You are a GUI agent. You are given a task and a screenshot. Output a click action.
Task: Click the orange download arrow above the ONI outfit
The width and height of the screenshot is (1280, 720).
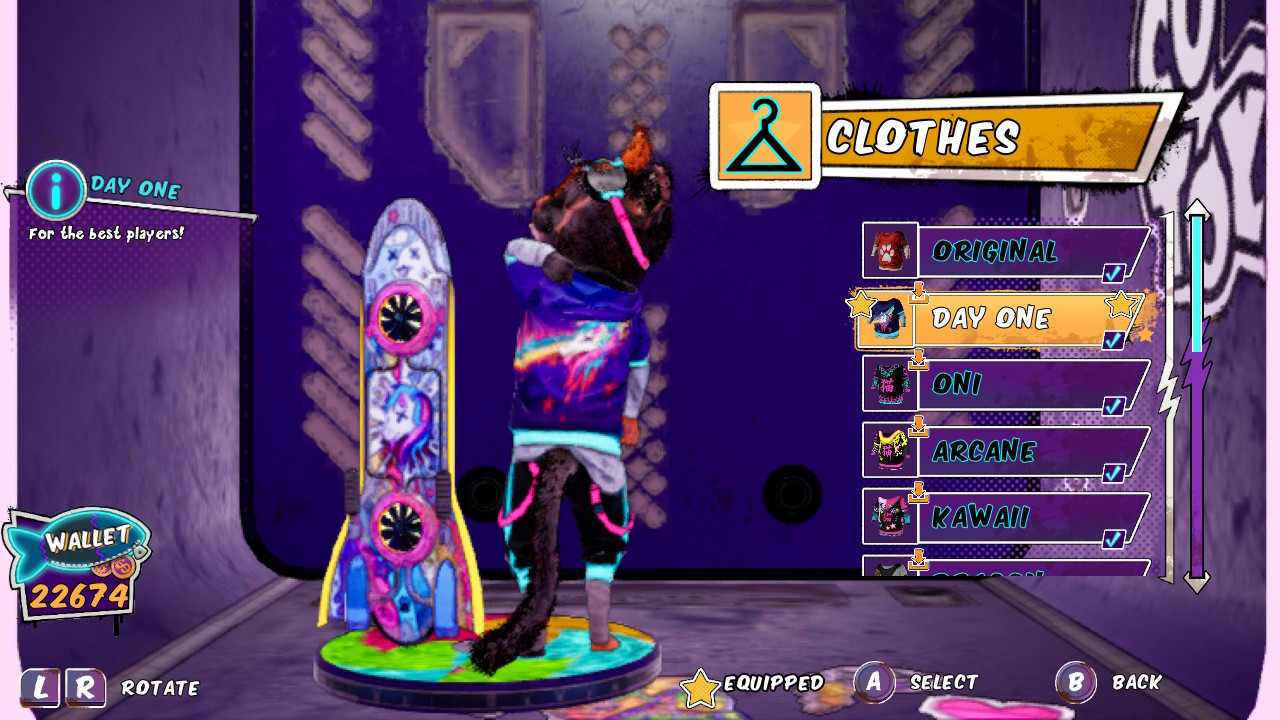(x=917, y=357)
